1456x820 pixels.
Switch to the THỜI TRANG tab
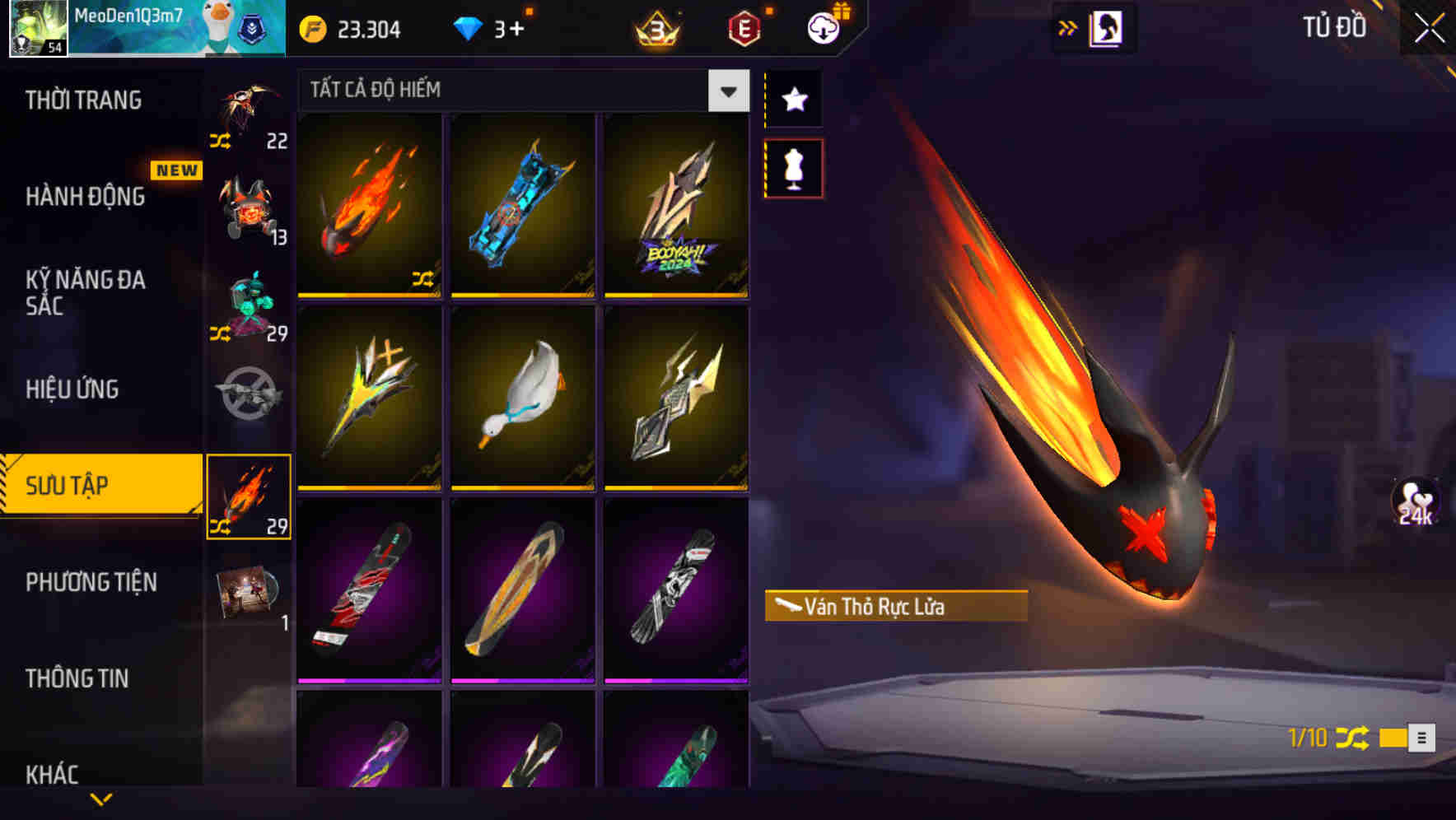[x=82, y=100]
